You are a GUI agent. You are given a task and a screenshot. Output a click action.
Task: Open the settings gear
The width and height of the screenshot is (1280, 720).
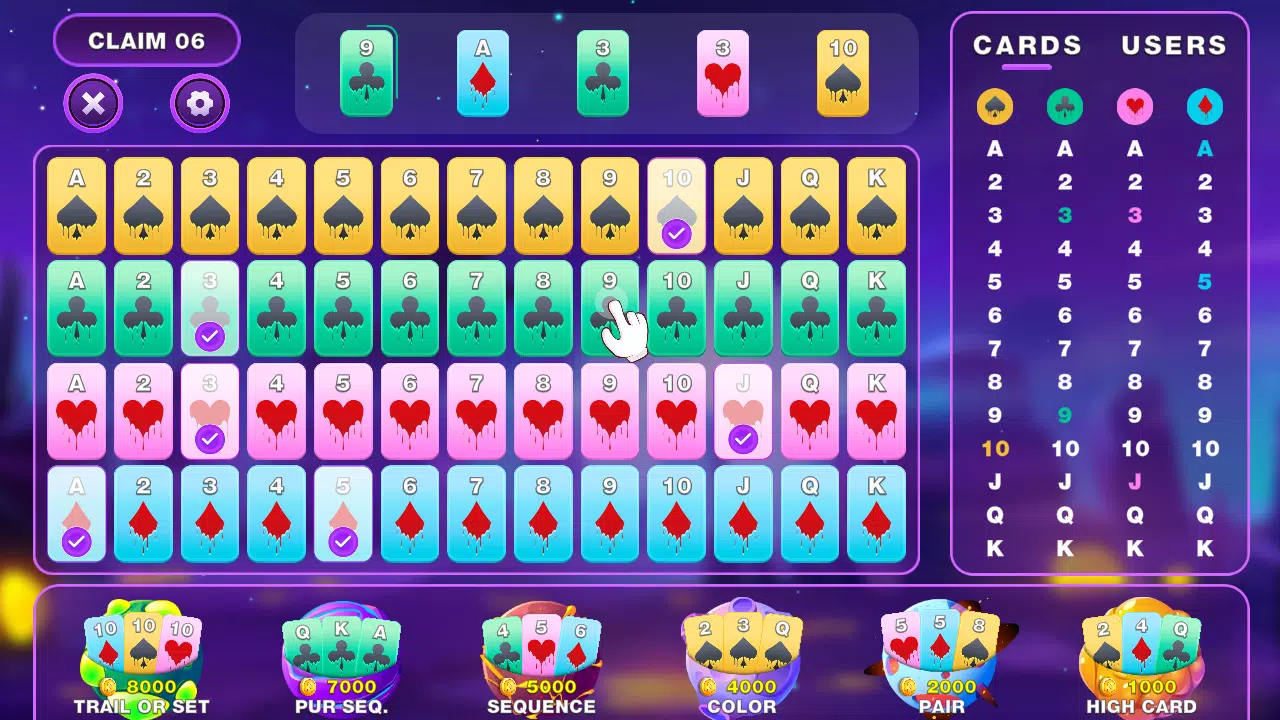click(x=199, y=104)
